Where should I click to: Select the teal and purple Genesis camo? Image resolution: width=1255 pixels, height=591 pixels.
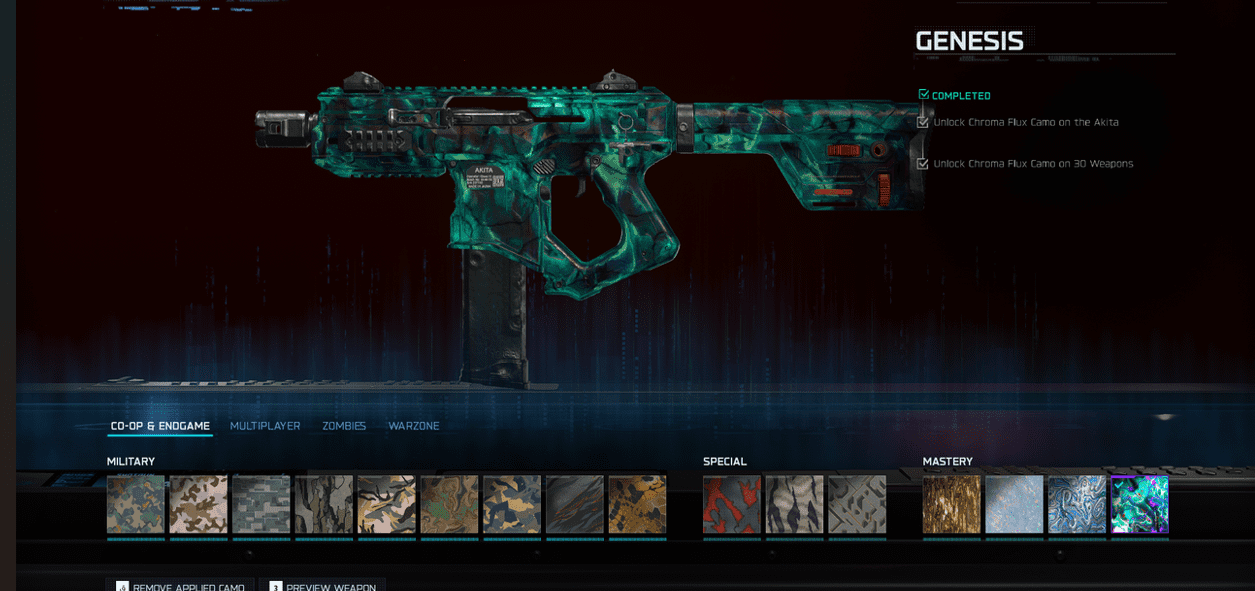click(1139, 504)
